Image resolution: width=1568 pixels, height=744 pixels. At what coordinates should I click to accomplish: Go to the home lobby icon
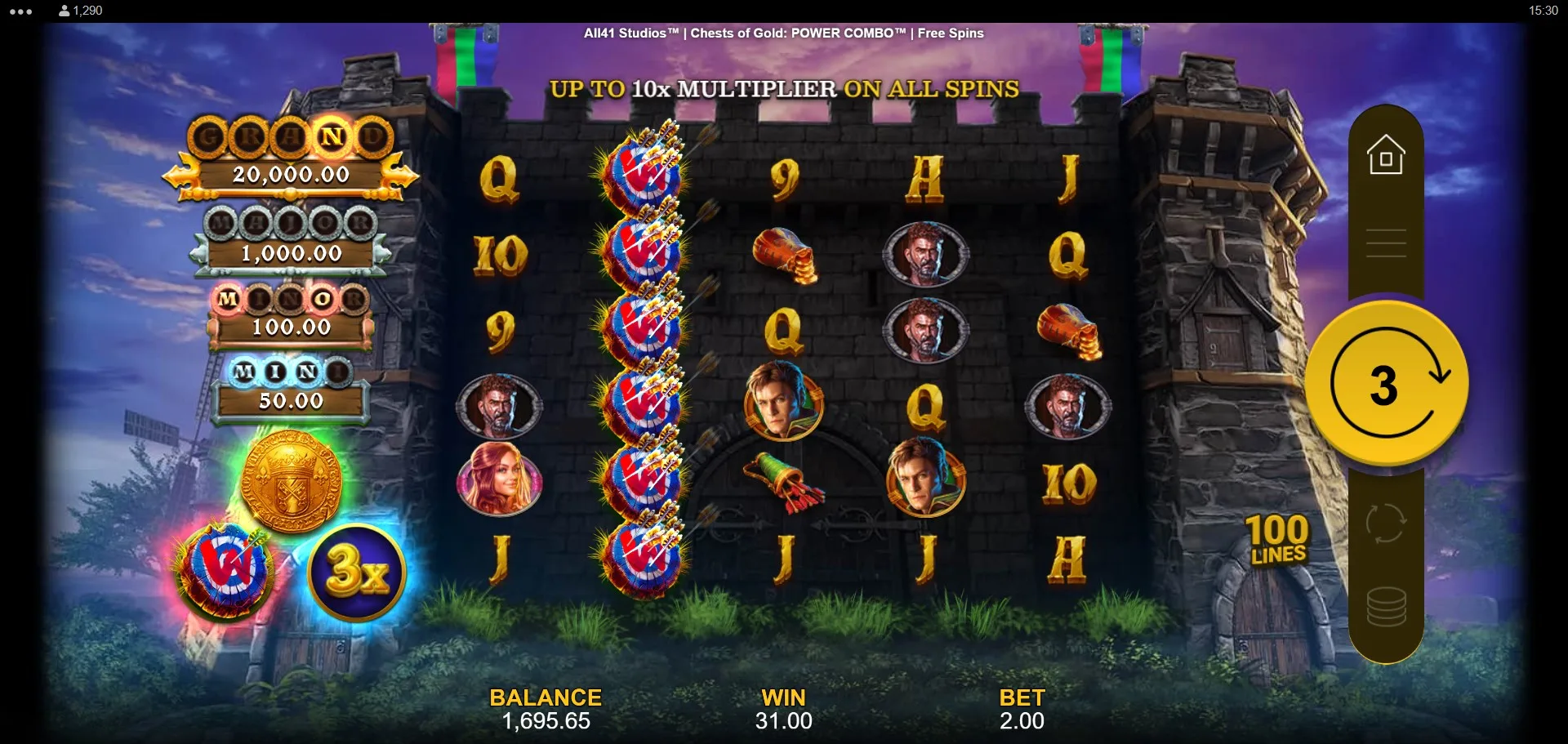[1386, 155]
